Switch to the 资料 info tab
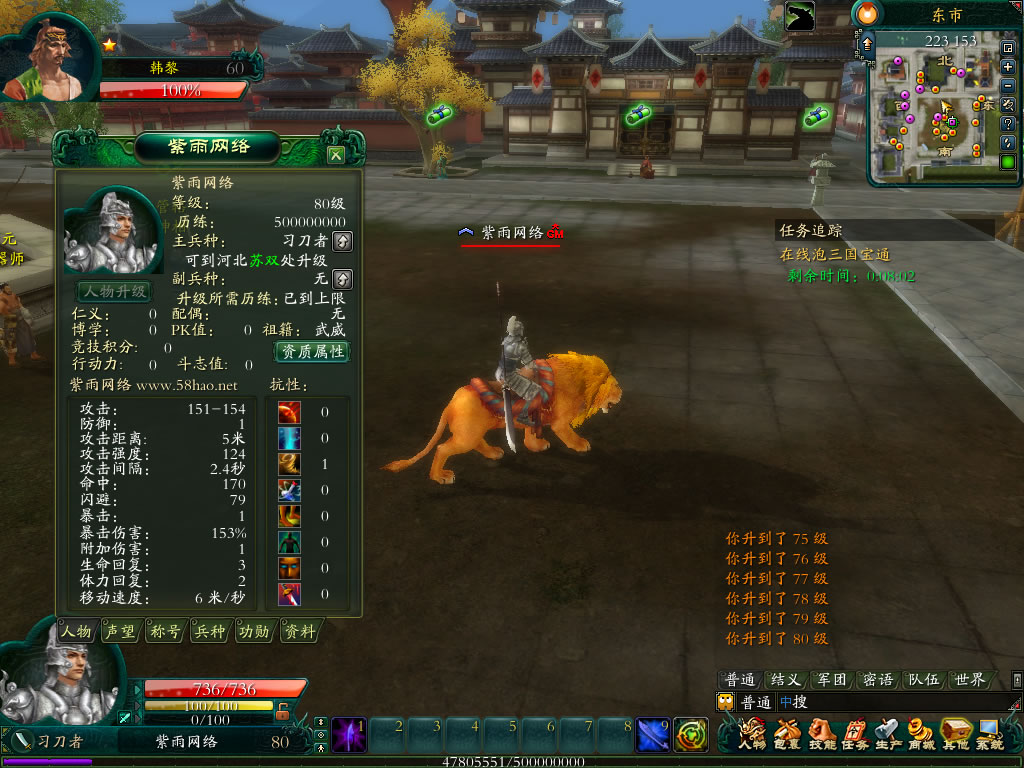Image resolution: width=1024 pixels, height=768 pixels. [x=299, y=632]
